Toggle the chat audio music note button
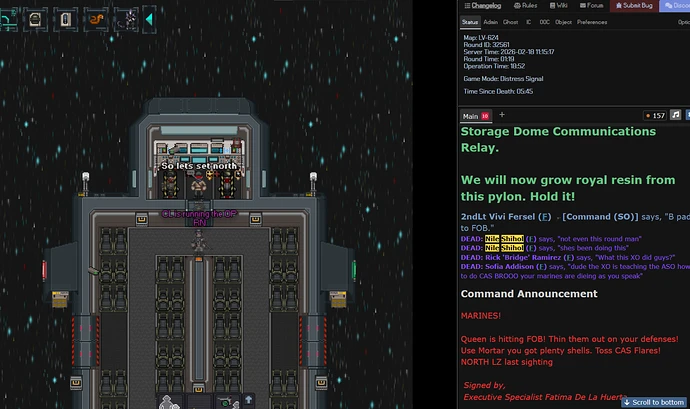This screenshot has width=690, height=409. click(x=676, y=116)
